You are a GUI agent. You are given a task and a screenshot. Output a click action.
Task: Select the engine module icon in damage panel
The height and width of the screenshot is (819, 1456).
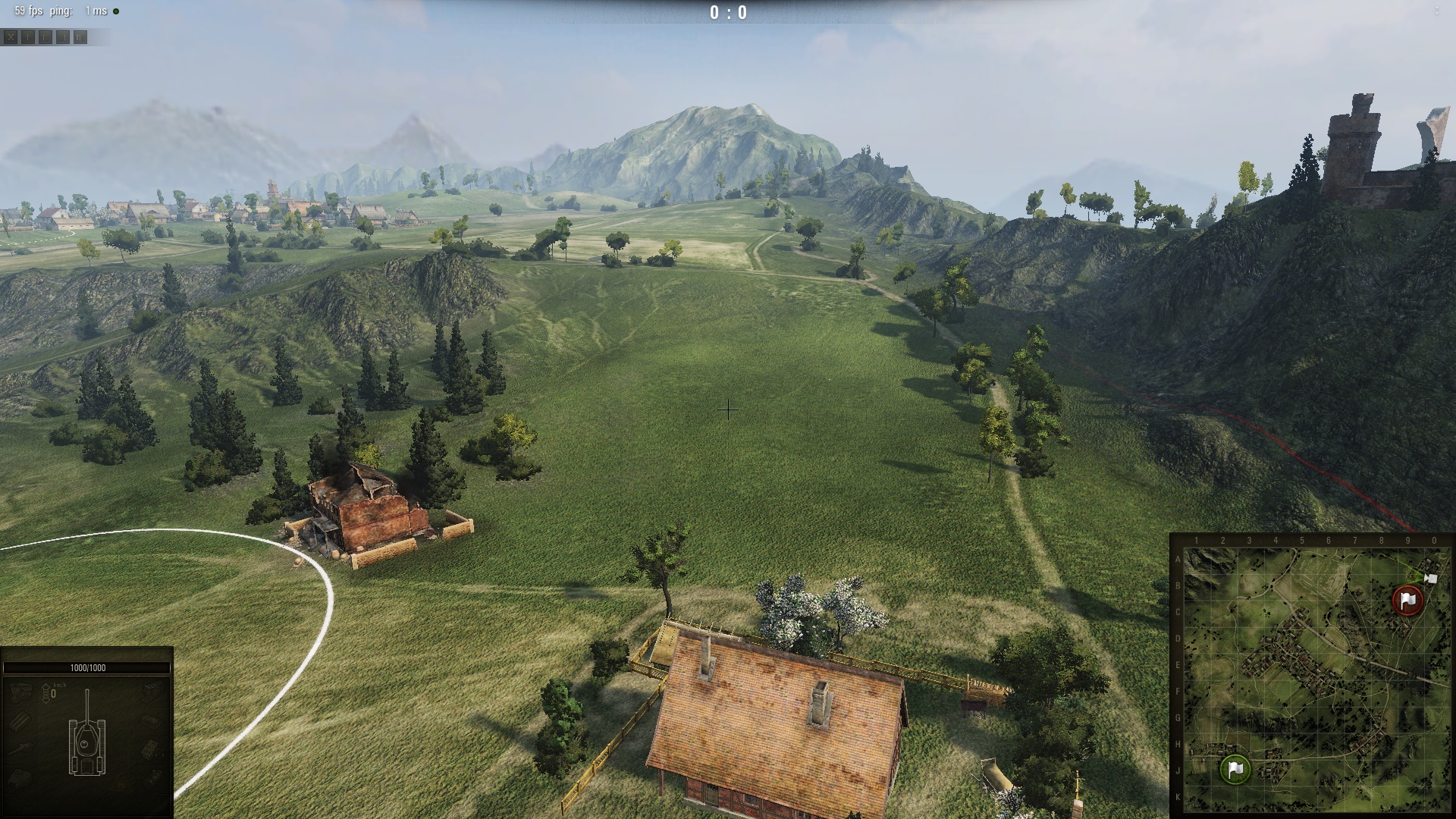(x=21, y=692)
